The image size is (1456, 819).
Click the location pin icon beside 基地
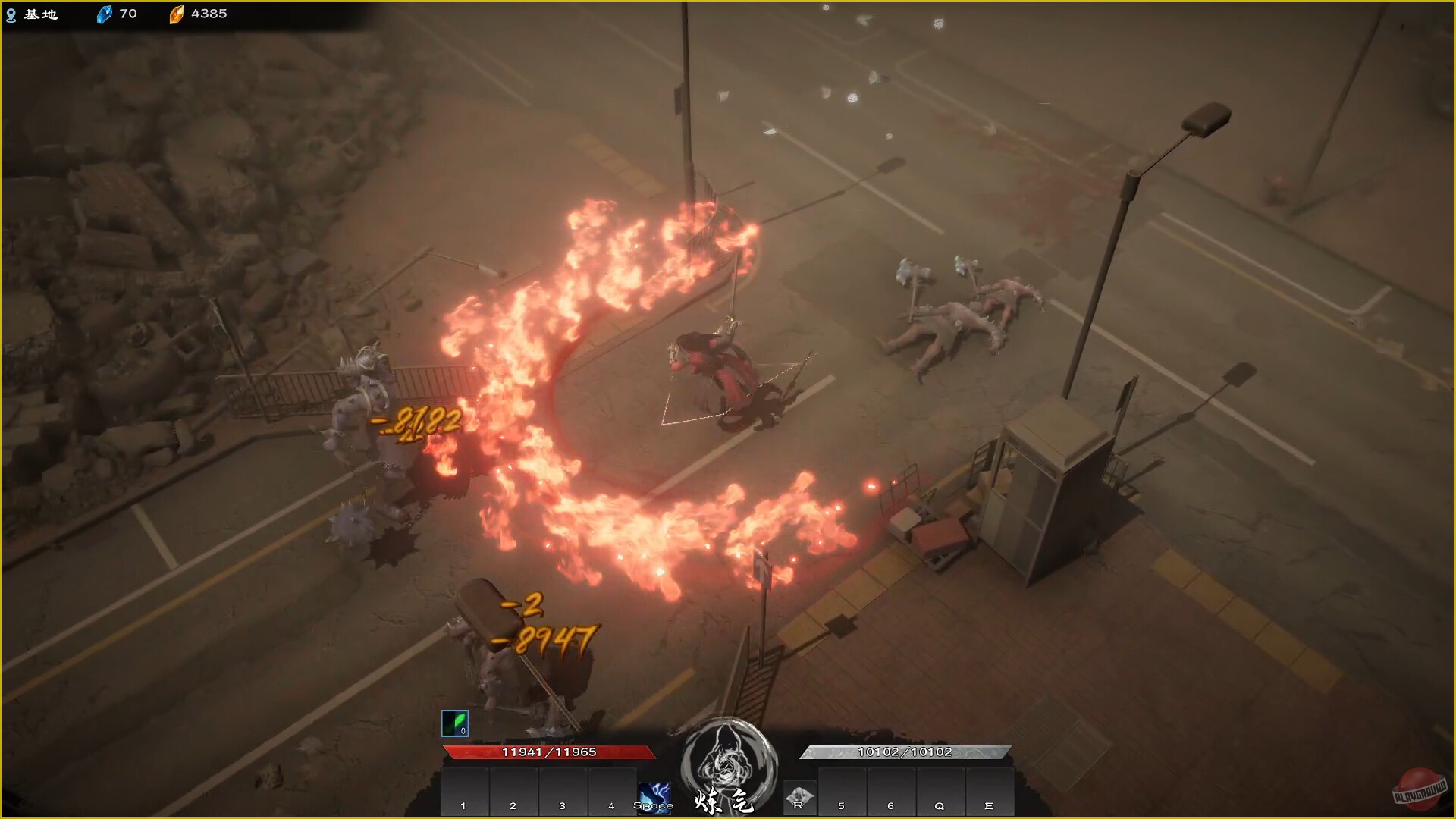tap(11, 13)
